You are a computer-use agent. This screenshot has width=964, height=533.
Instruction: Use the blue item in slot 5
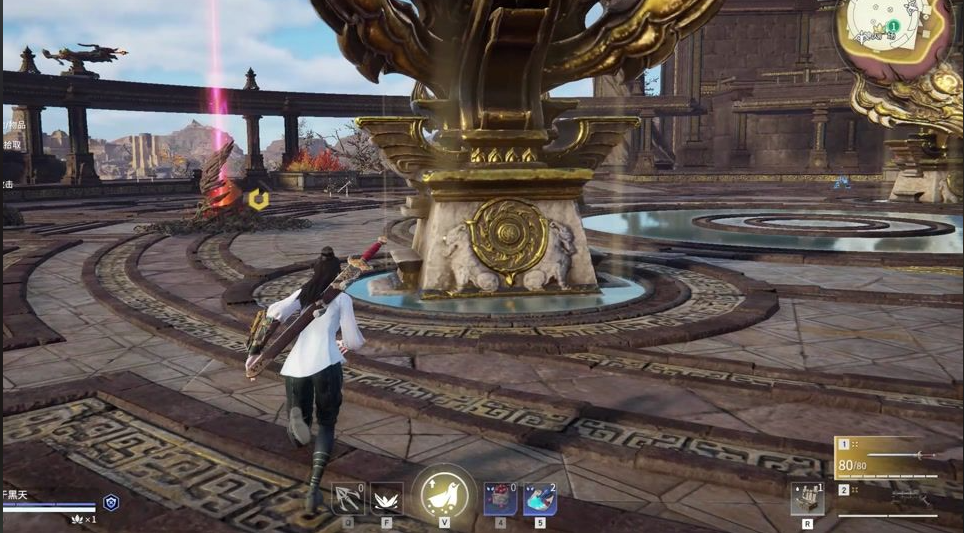[540, 498]
